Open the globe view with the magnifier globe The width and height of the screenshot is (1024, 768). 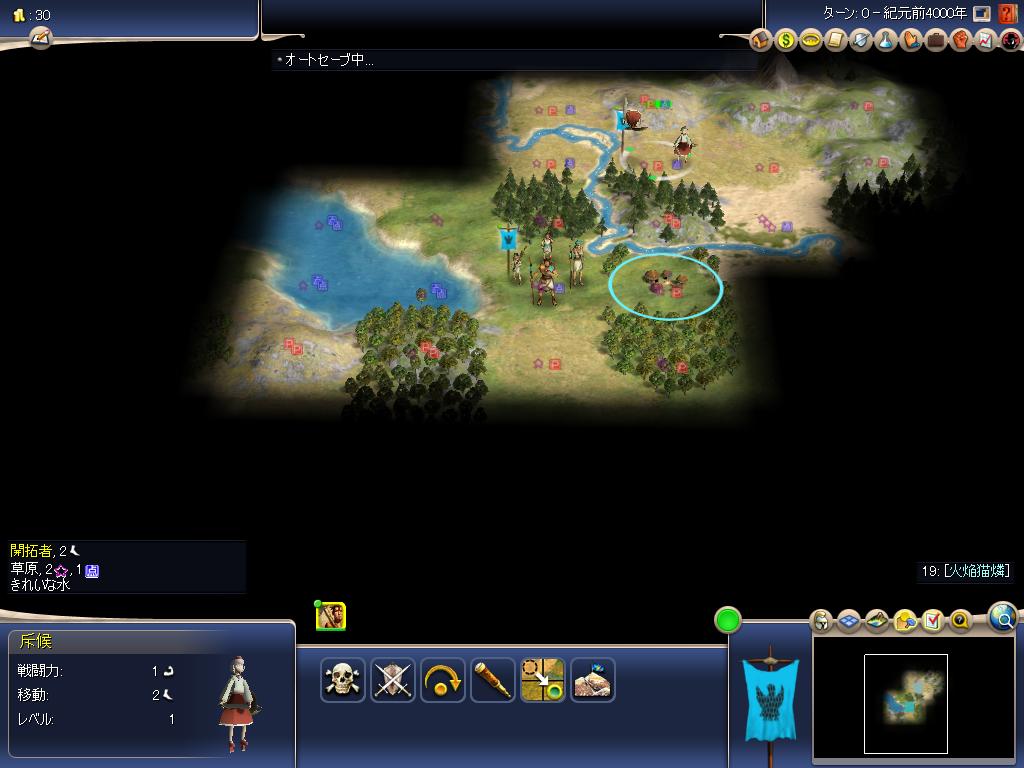(x=1003, y=618)
